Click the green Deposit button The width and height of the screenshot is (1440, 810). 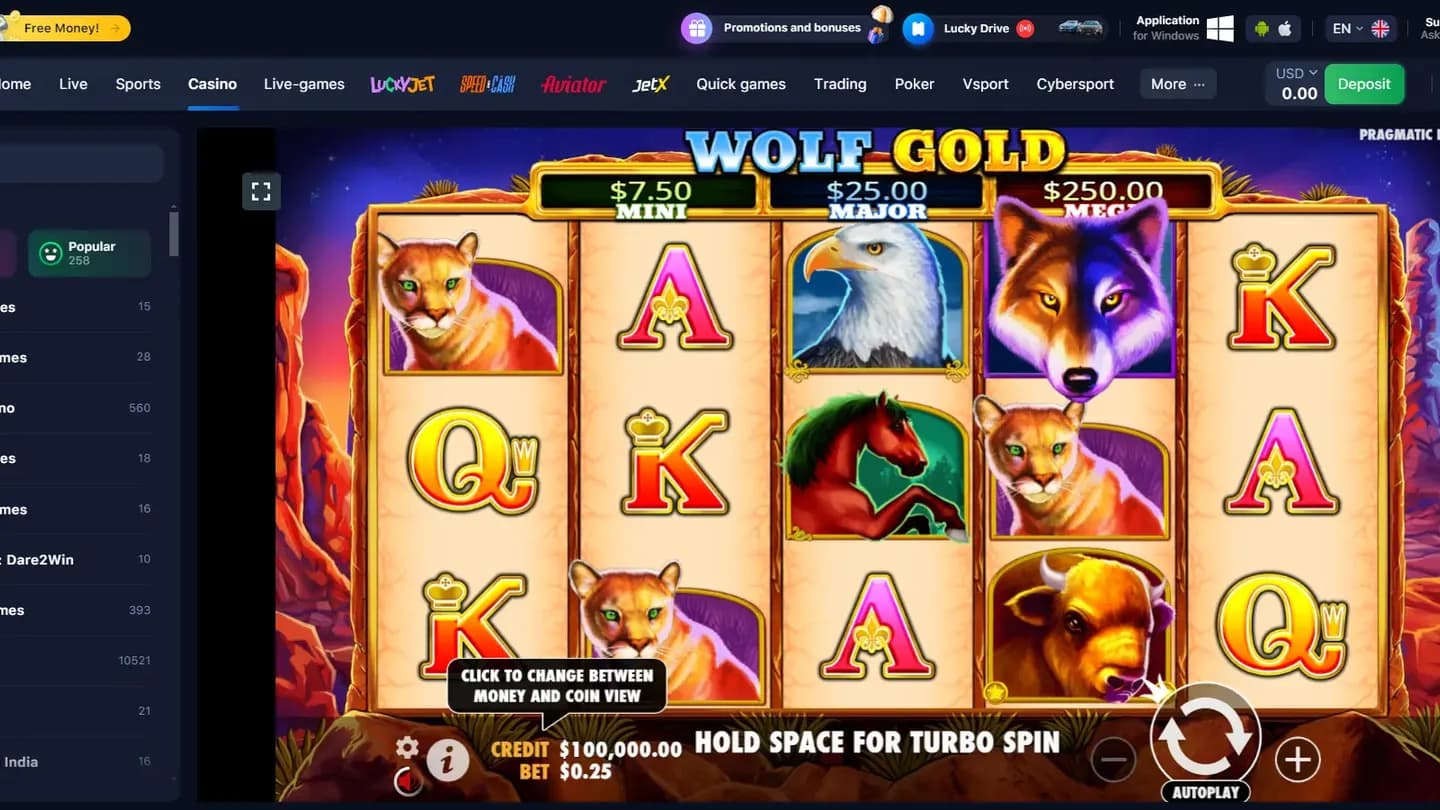pos(1364,84)
